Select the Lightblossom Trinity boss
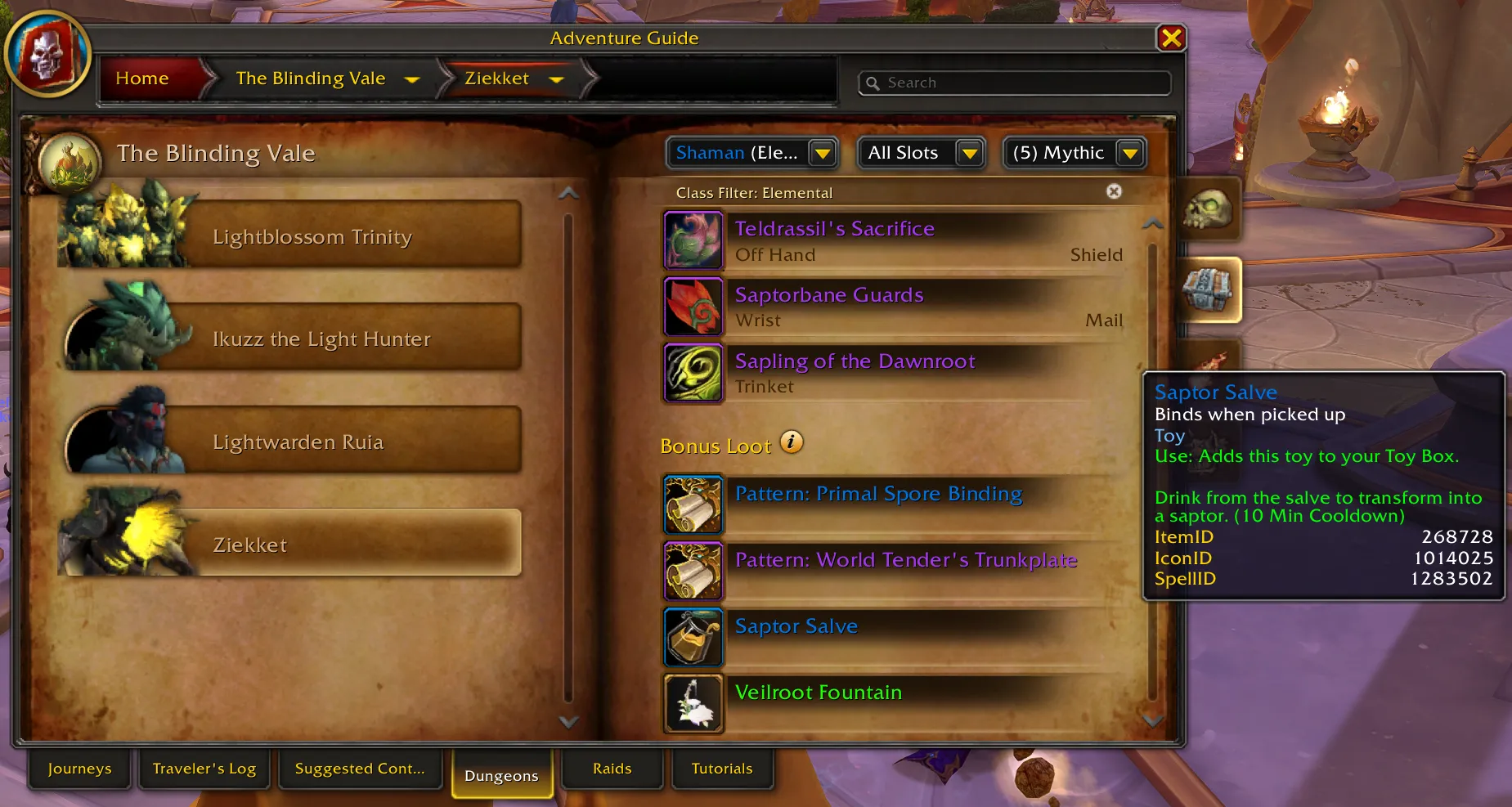1512x807 pixels. pos(312,236)
